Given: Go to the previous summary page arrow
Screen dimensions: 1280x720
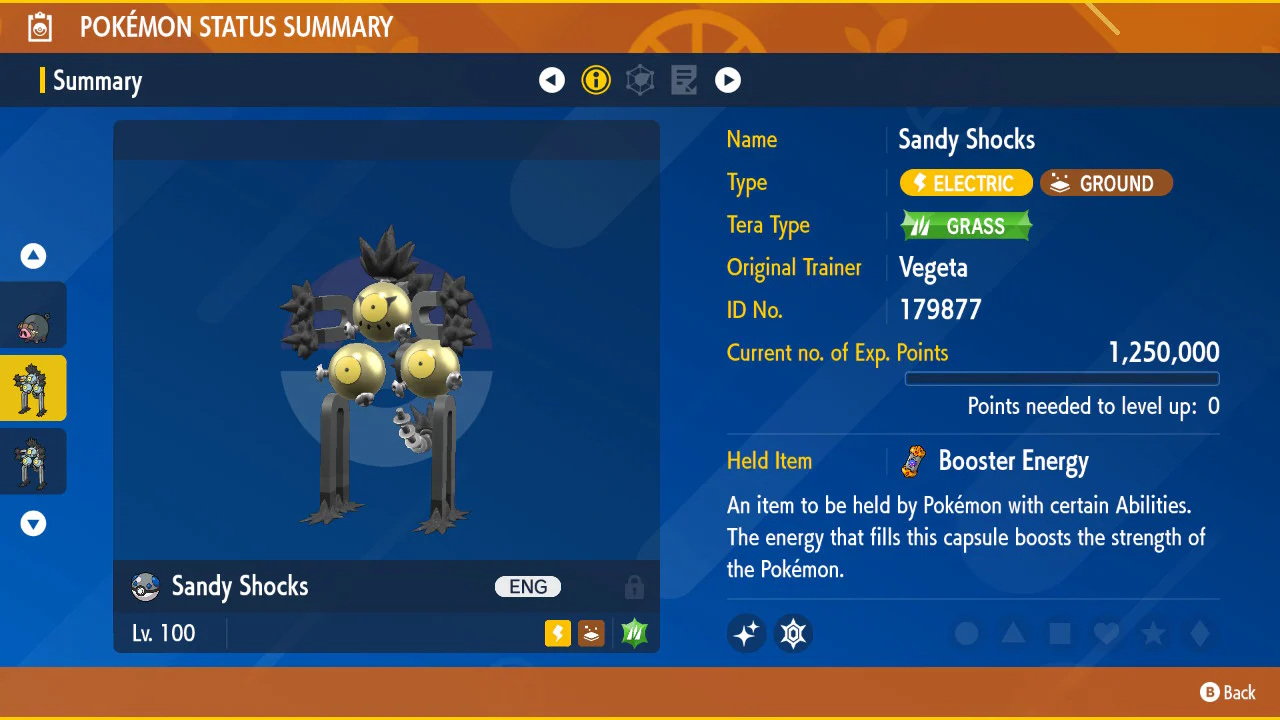Looking at the screenshot, I should coord(552,80).
